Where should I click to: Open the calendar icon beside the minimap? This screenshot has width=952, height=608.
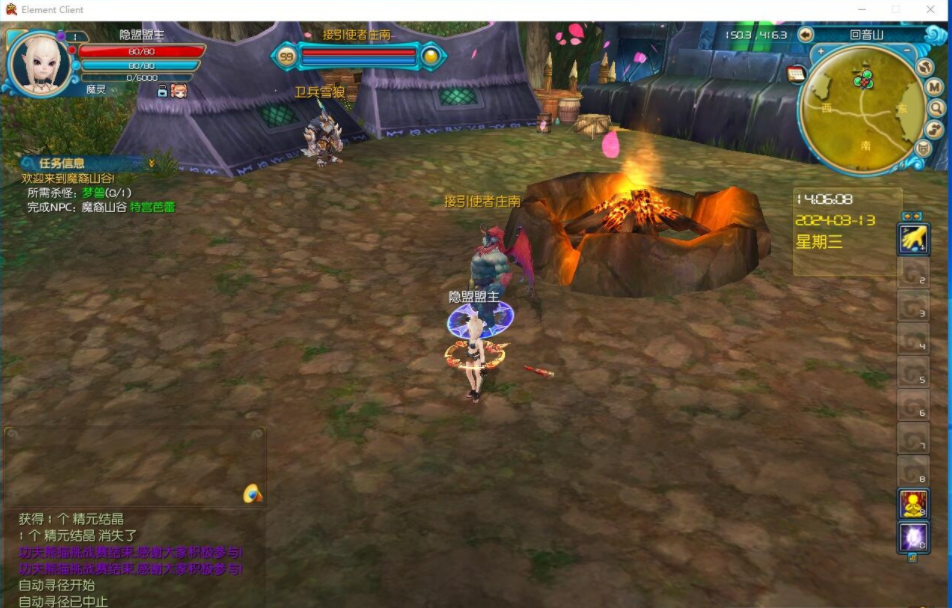[x=796, y=73]
